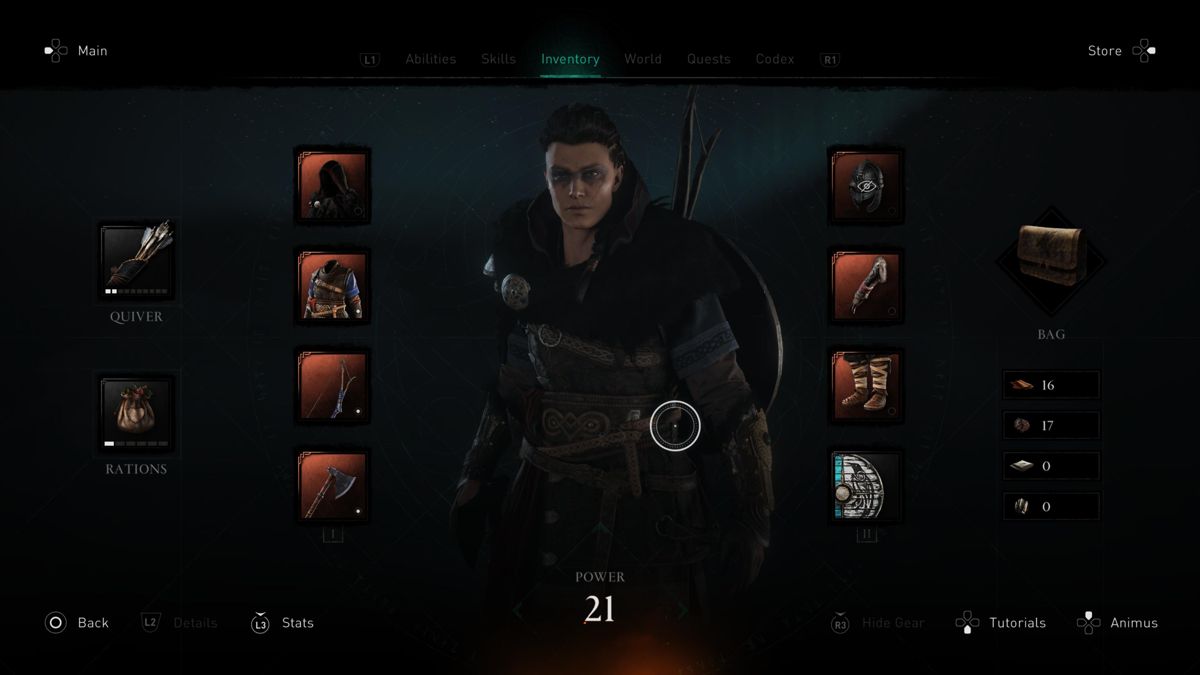Select the fur boots slot
This screenshot has width=1200, height=675.
(x=866, y=386)
